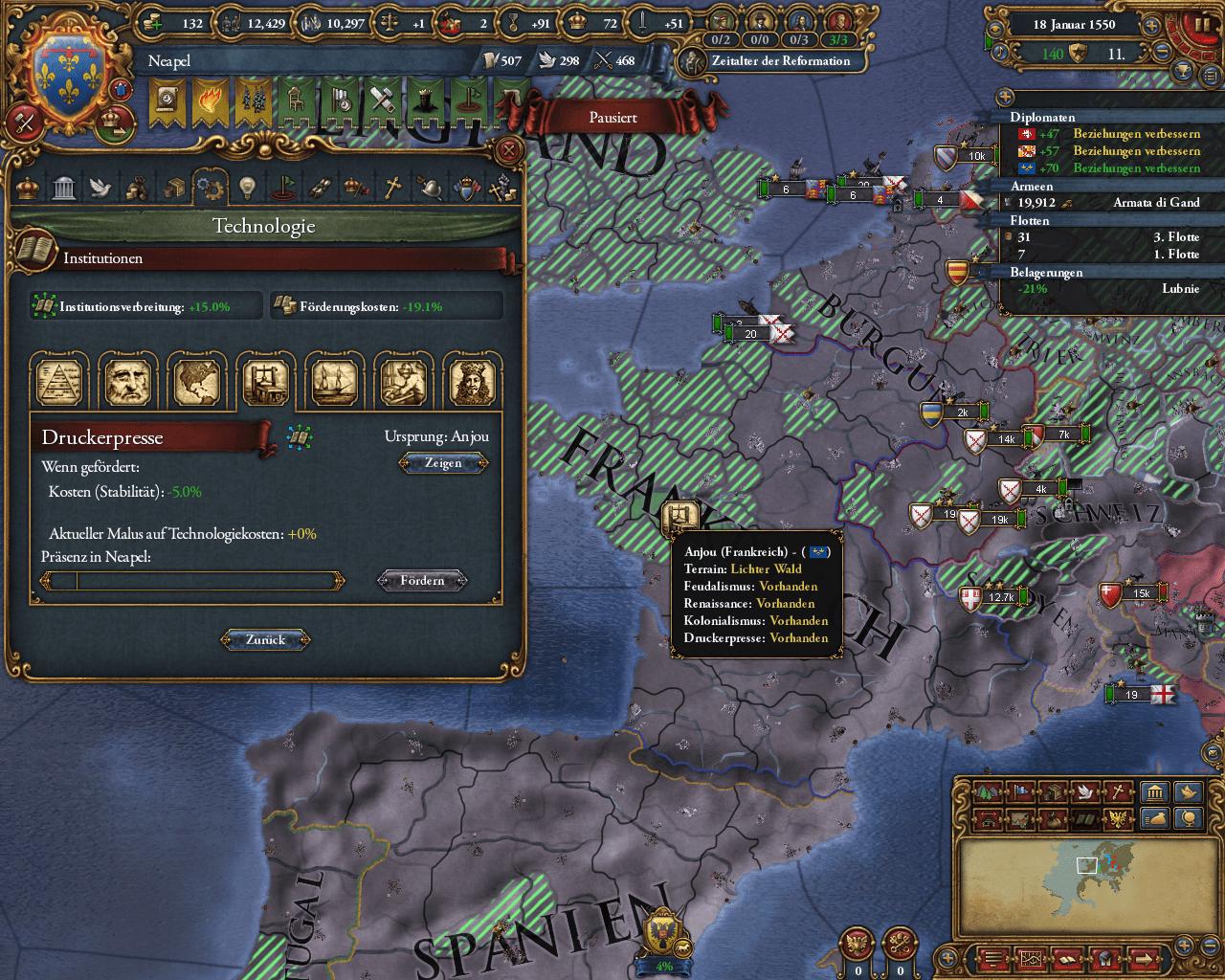Switch to terrain mapmode on the minimap
The width and height of the screenshot is (1225, 980).
coord(986,792)
